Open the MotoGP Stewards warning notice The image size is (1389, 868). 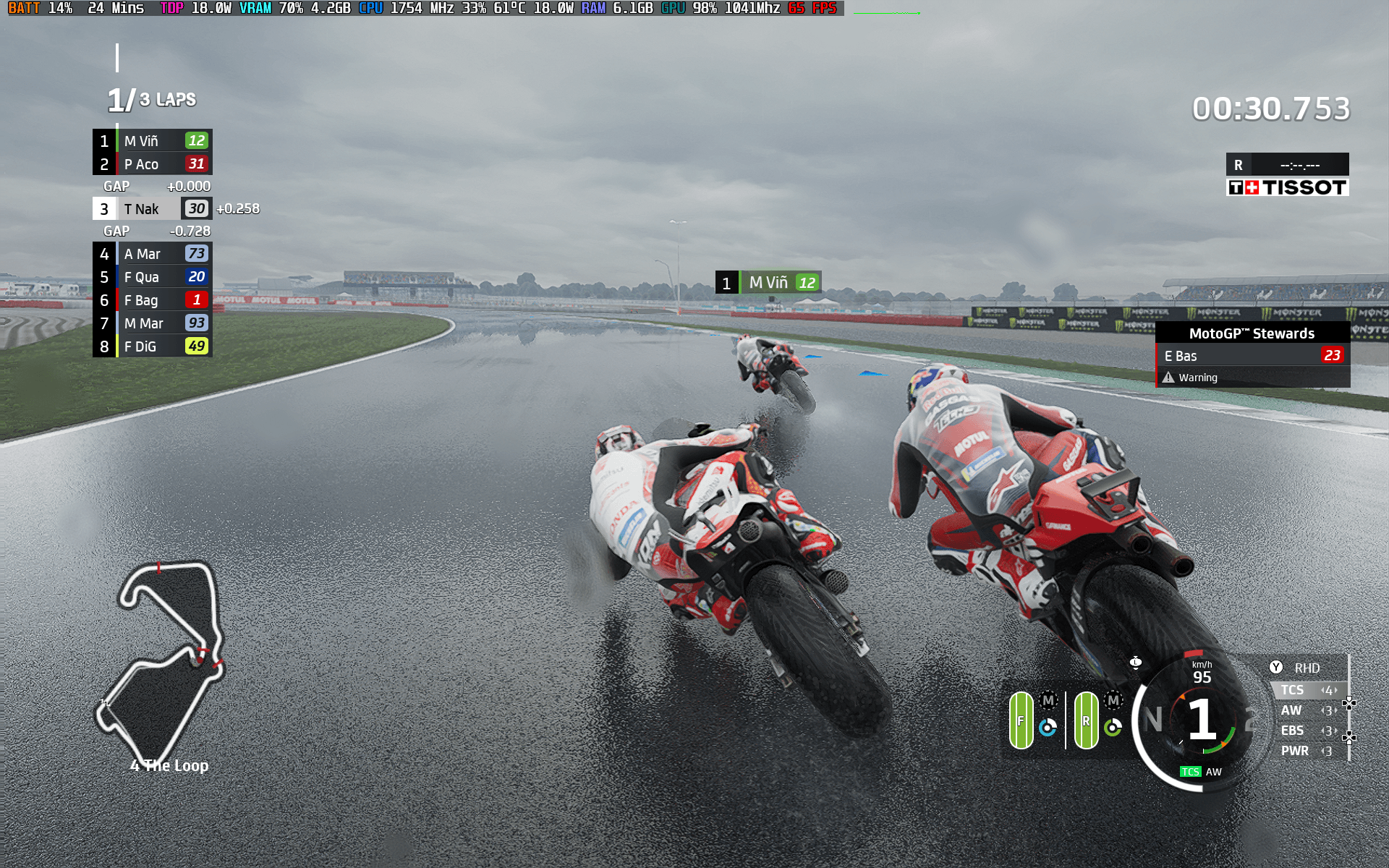pyautogui.click(x=1252, y=355)
